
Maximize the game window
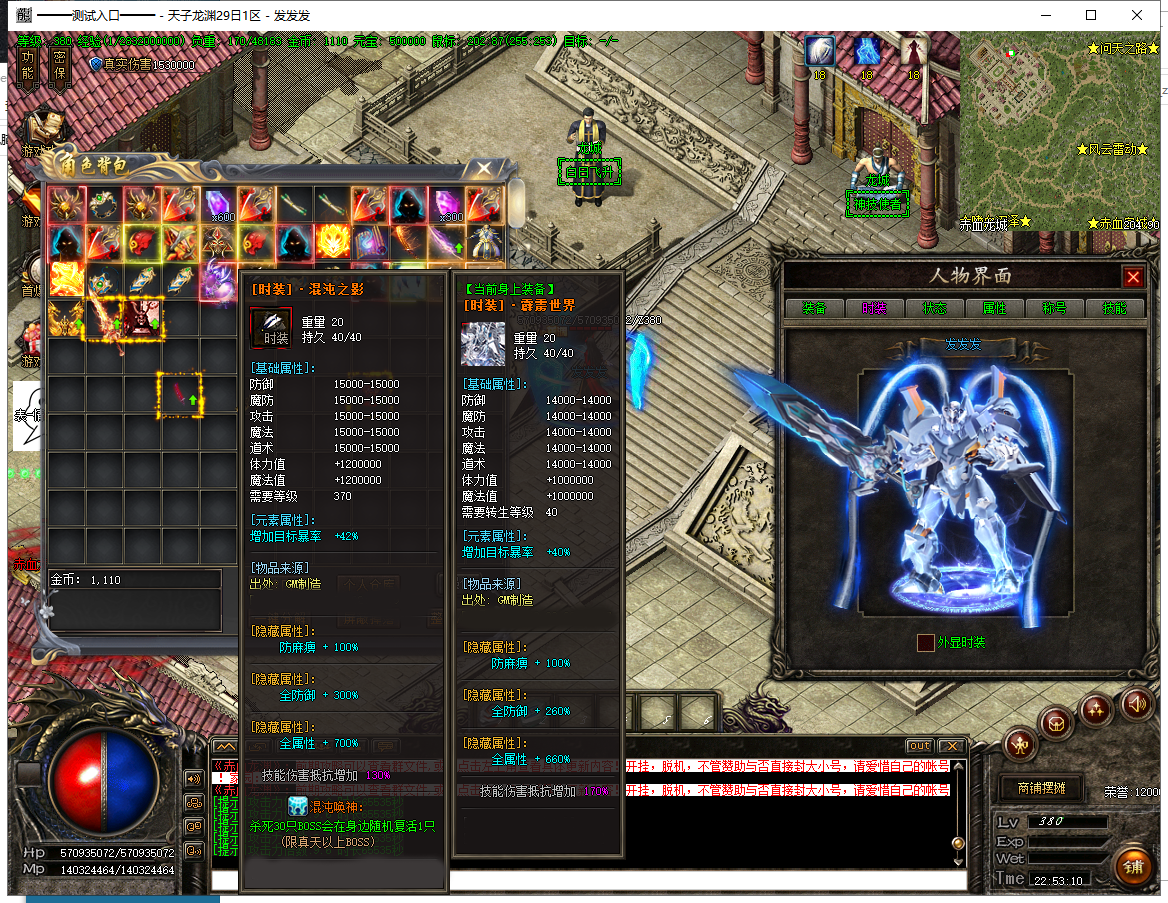1091,15
